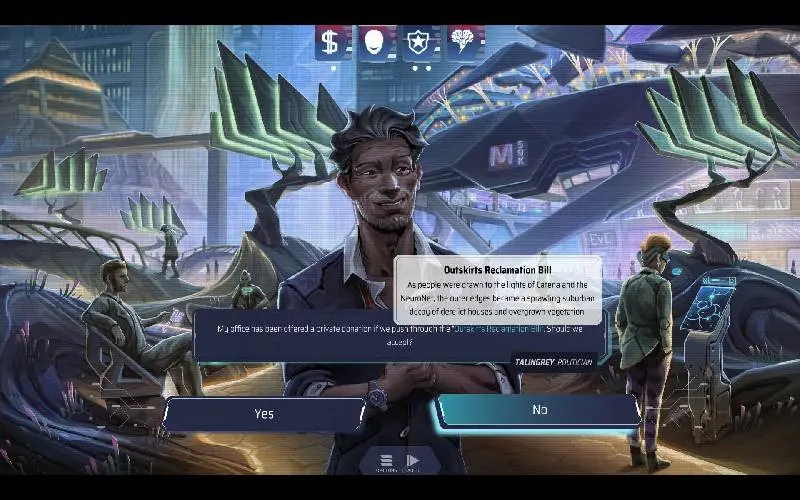
Task: Click the play arrow icon
Action: (412, 462)
